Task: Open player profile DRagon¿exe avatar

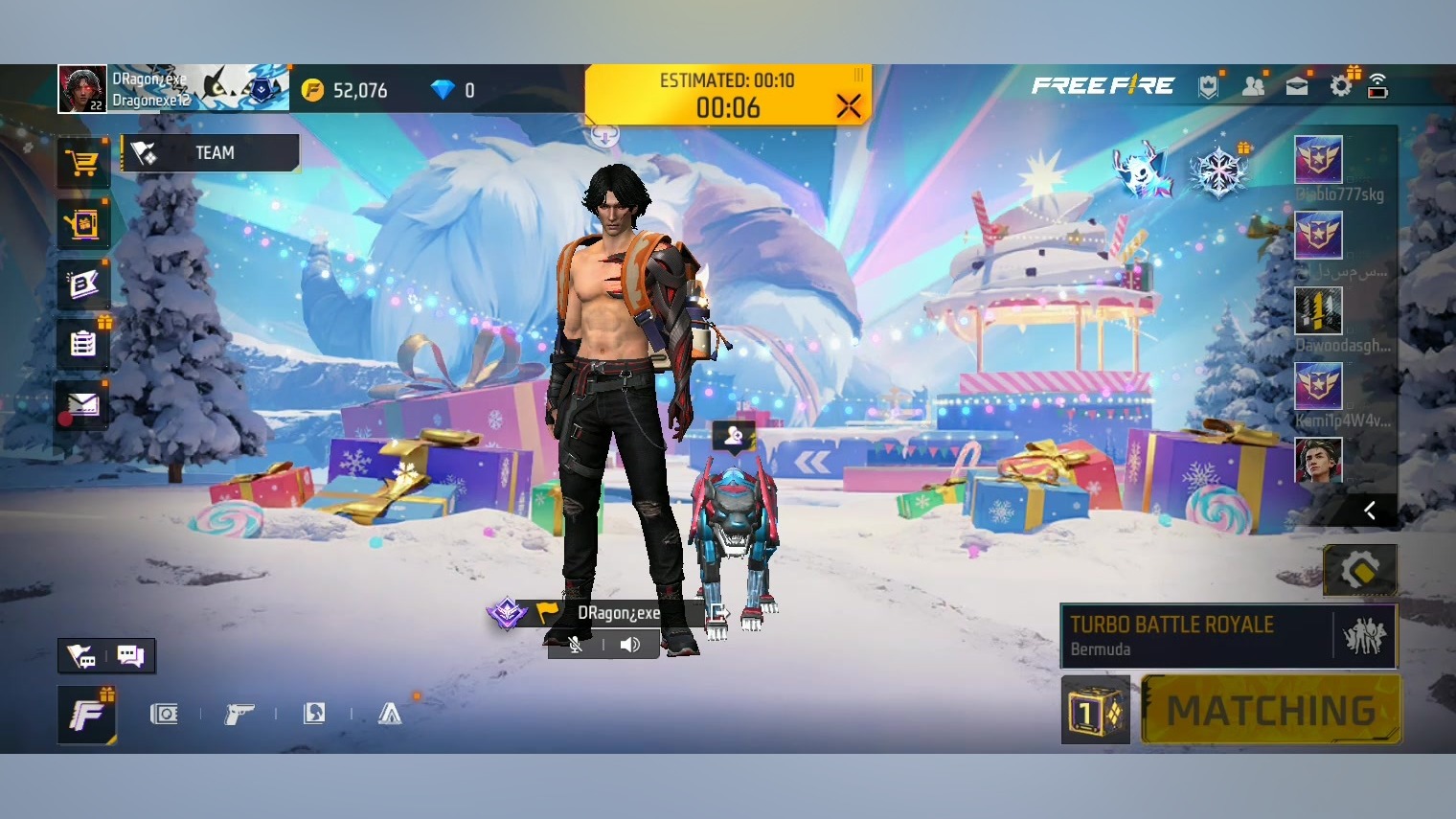Action: [x=82, y=89]
